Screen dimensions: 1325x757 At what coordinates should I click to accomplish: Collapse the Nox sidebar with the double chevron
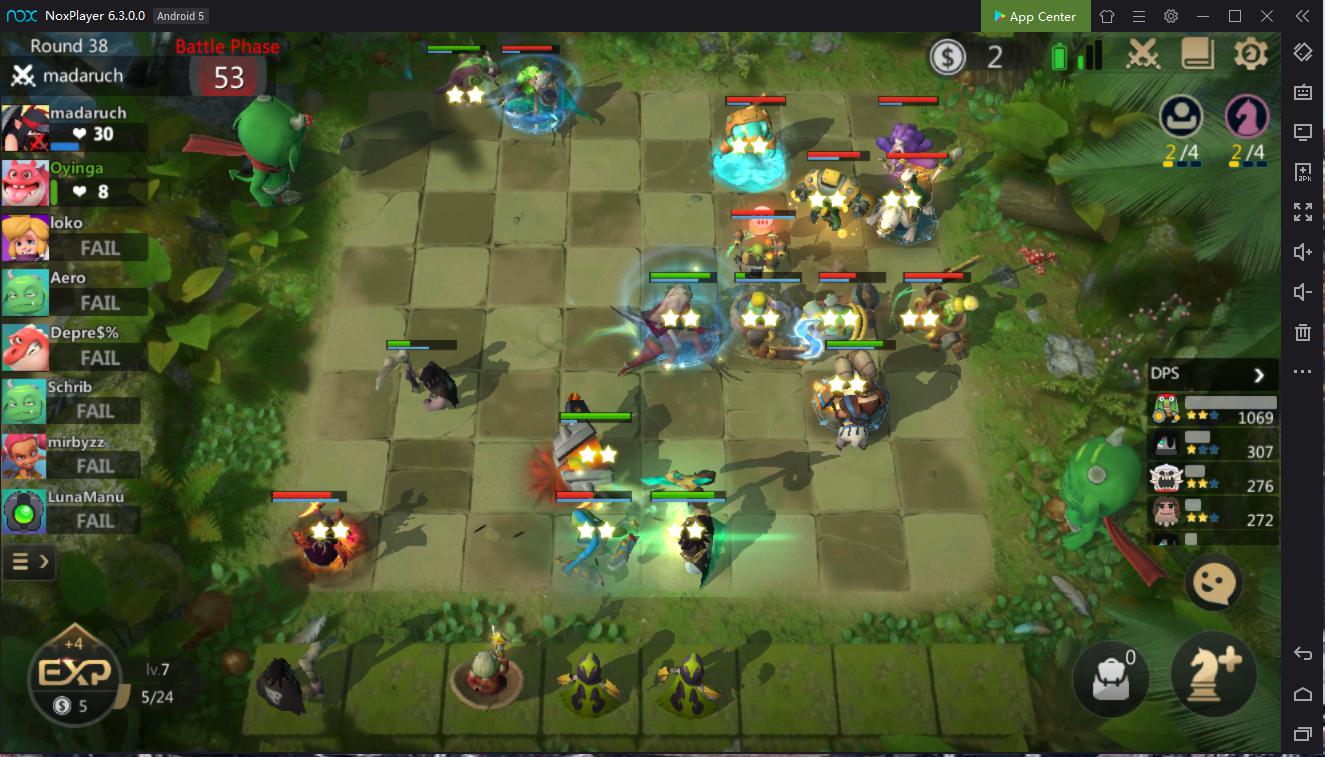click(x=1301, y=16)
